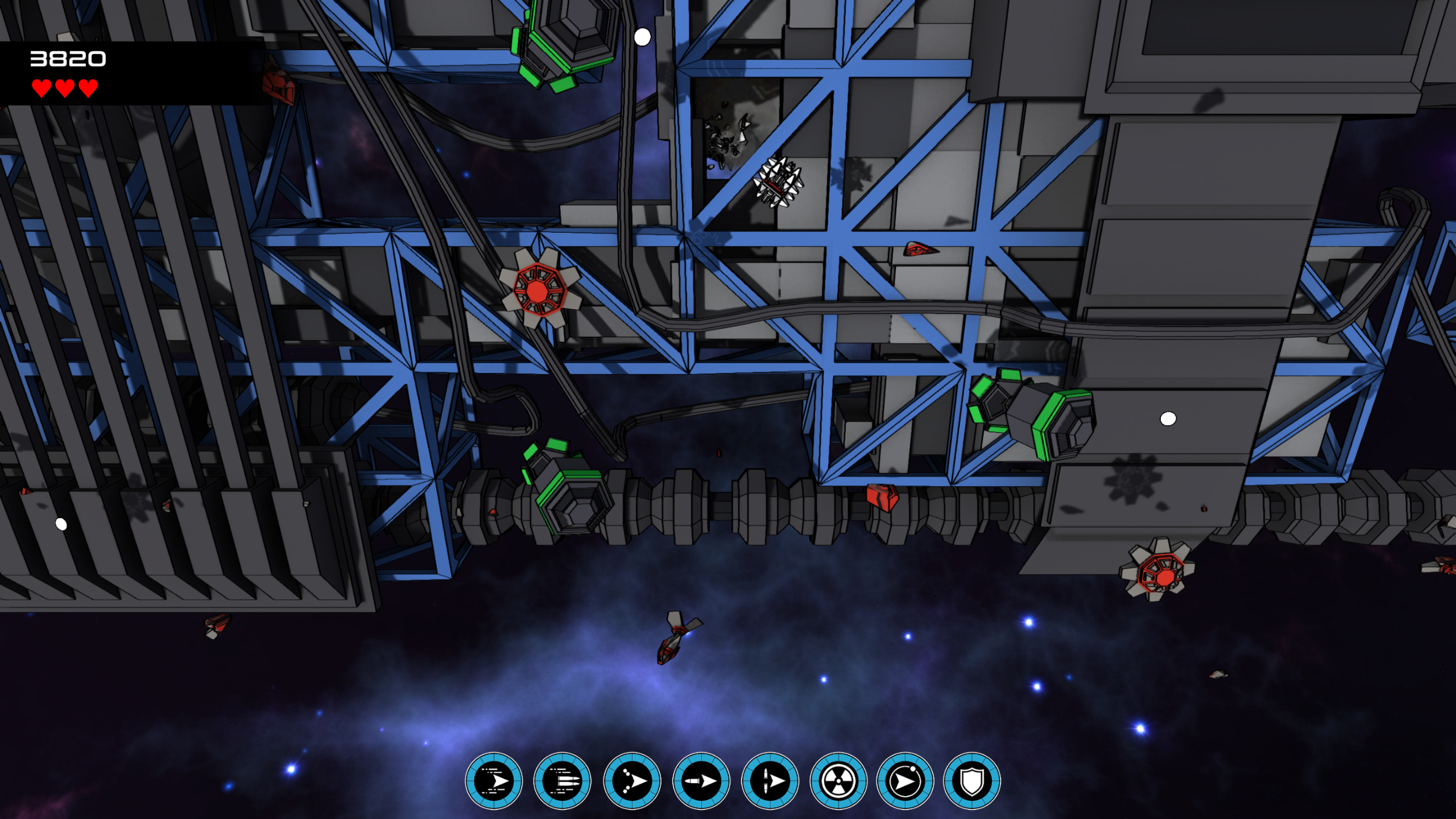The height and width of the screenshot is (819, 1456).
Task: Click the white orb on the left side
Action: tap(61, 525)
